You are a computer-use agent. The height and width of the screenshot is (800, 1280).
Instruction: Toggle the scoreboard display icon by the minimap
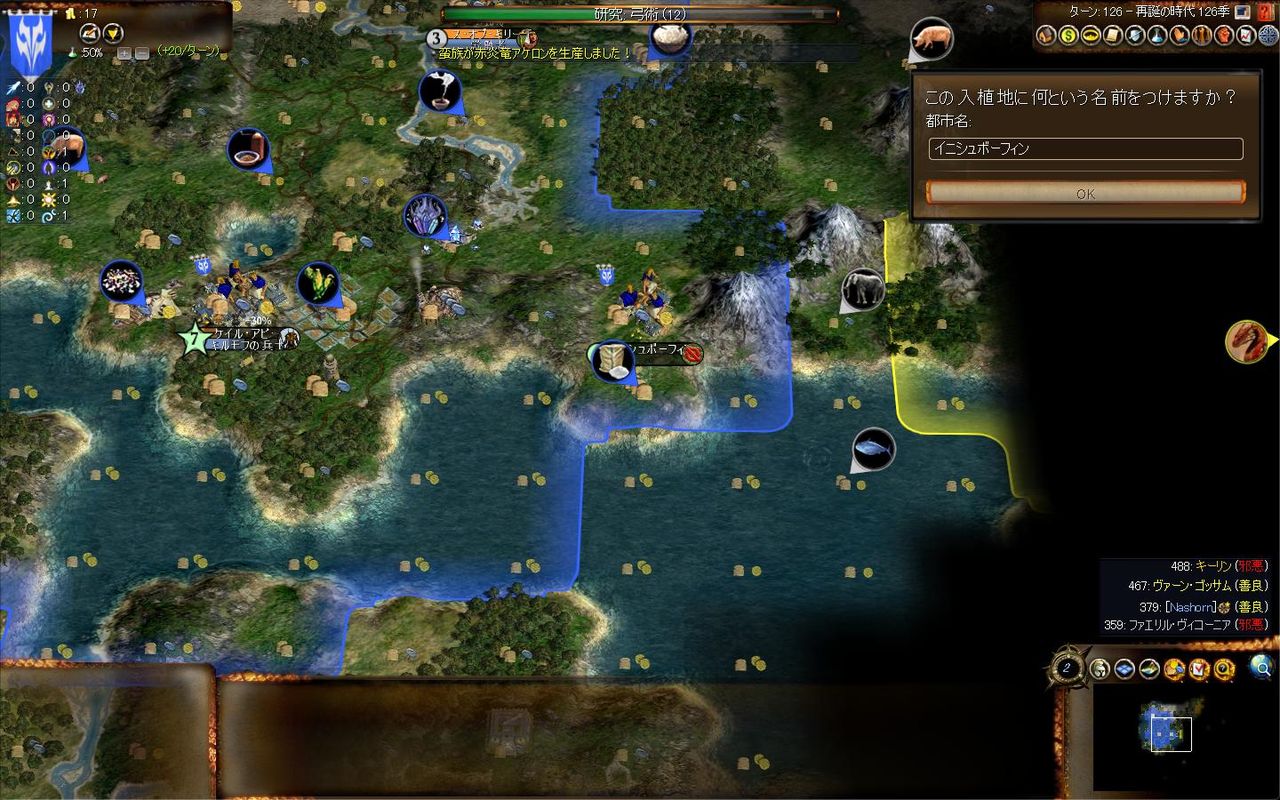(x=1200, y=667)
